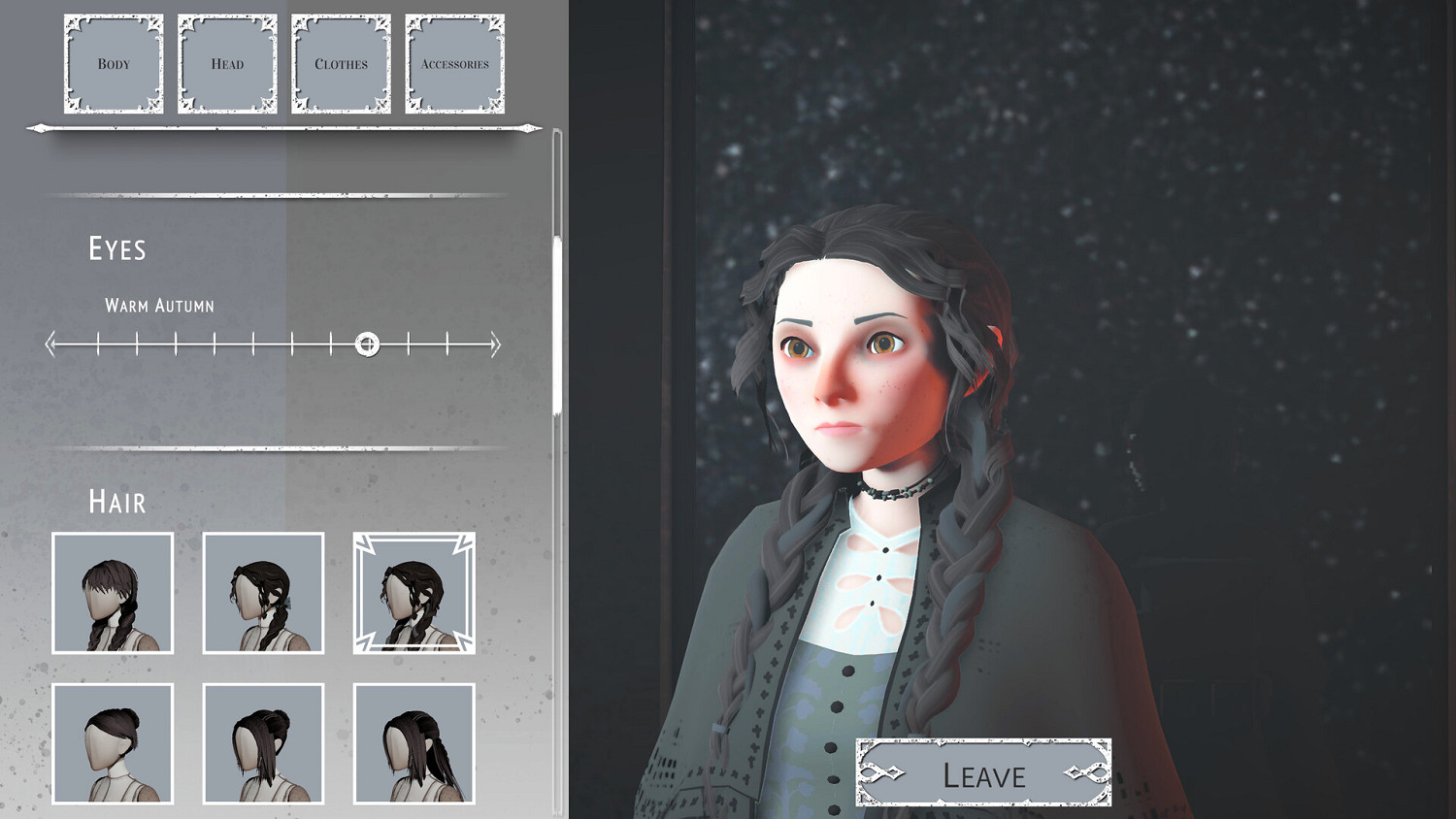Open the Body customization category
This screenshot has height=819, width=1456.
[x=114, y=62]
